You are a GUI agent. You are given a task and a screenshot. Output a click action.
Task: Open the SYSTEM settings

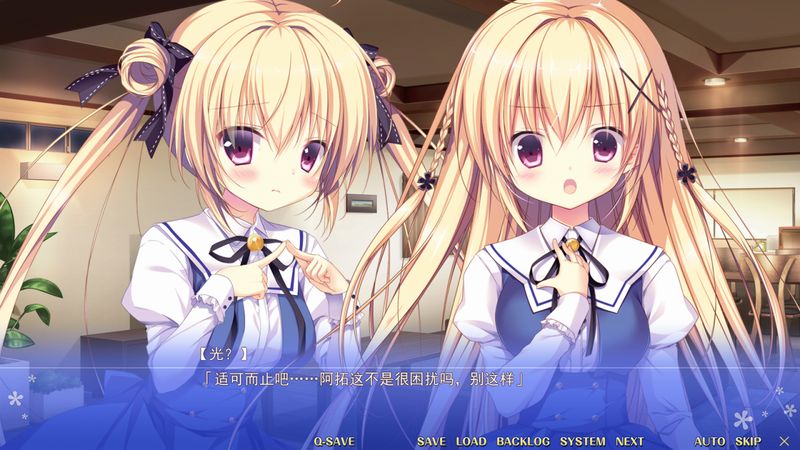582,441
